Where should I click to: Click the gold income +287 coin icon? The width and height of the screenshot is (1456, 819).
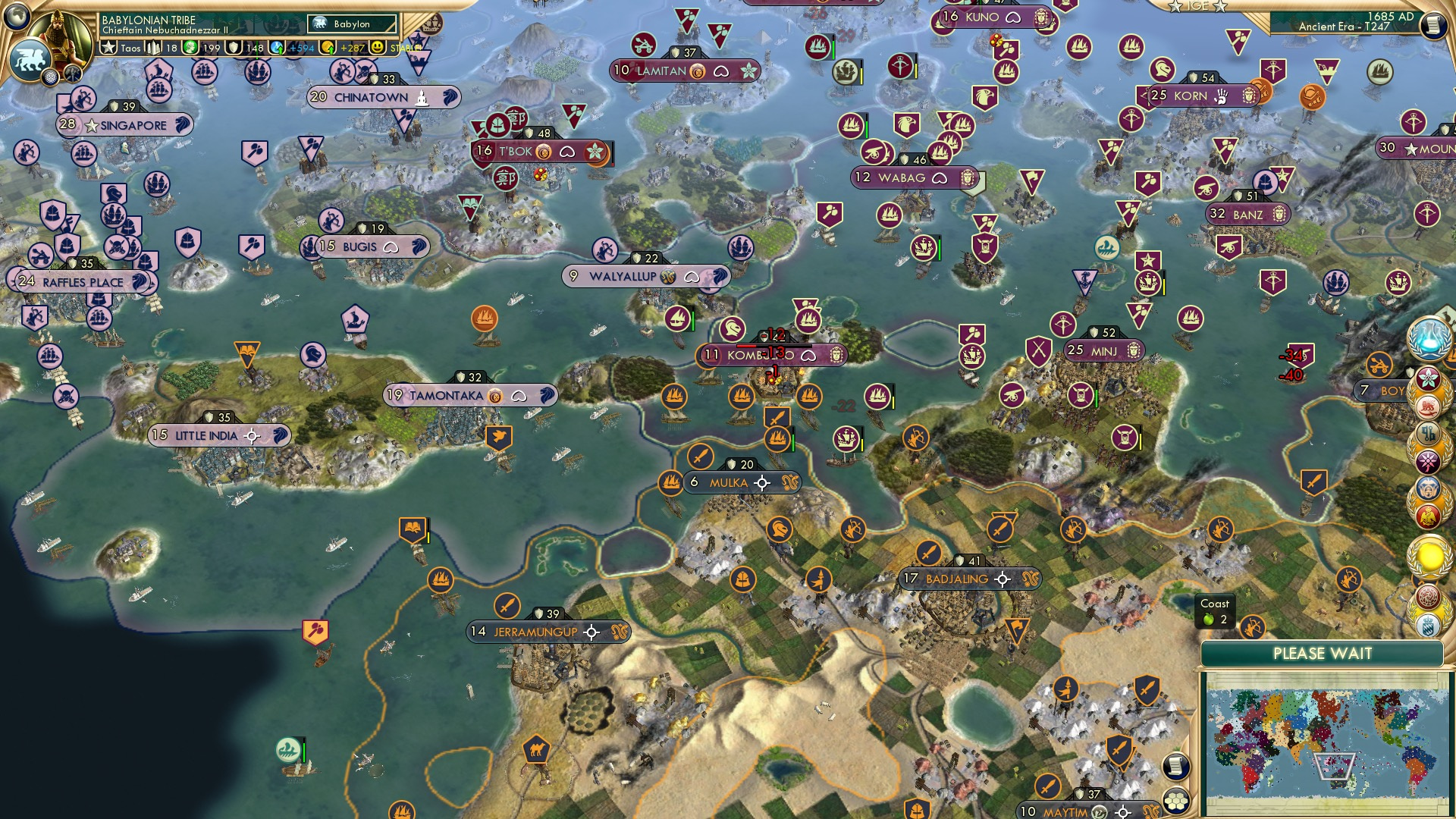(x=326, y=47)
